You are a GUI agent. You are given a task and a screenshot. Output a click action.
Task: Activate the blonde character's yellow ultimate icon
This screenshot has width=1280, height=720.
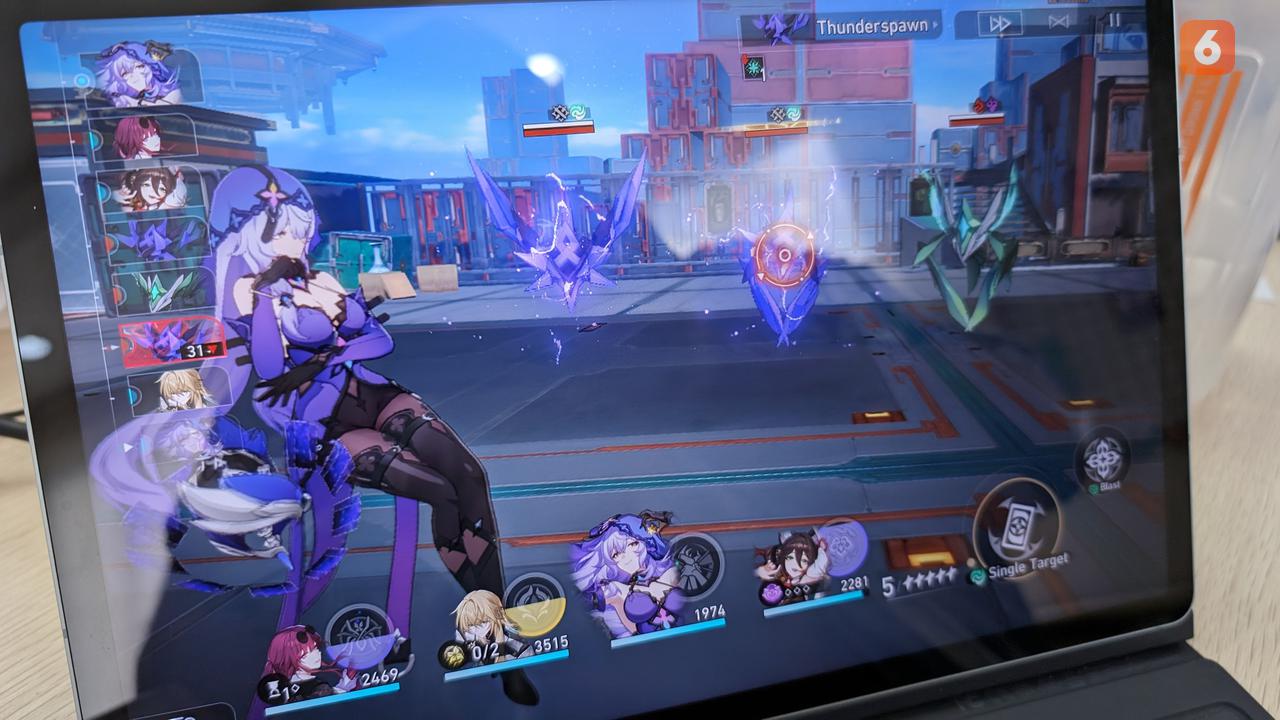[x=534, y=602]
